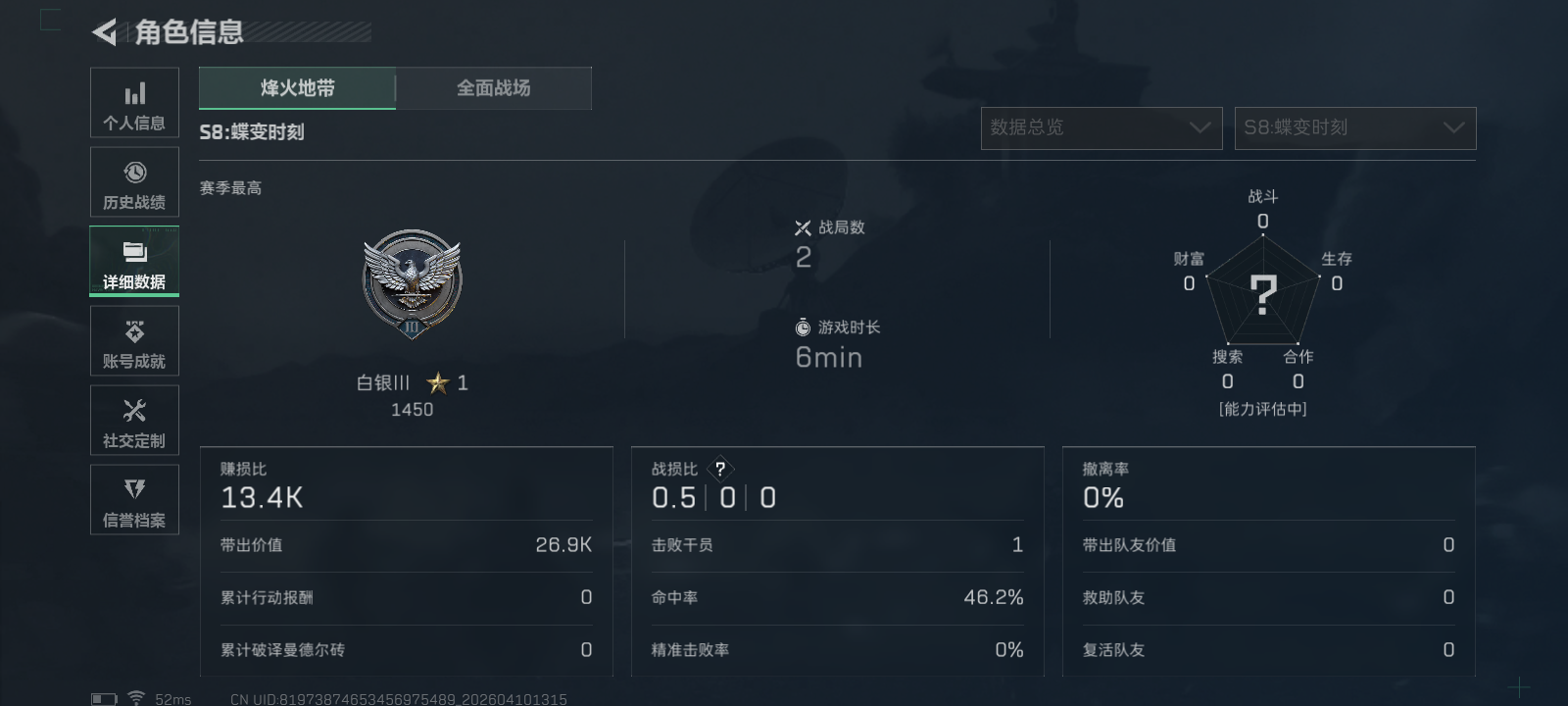
Task: Expand the S8:蝶变时刻 season selector
Action: [x=1355, y=127]
